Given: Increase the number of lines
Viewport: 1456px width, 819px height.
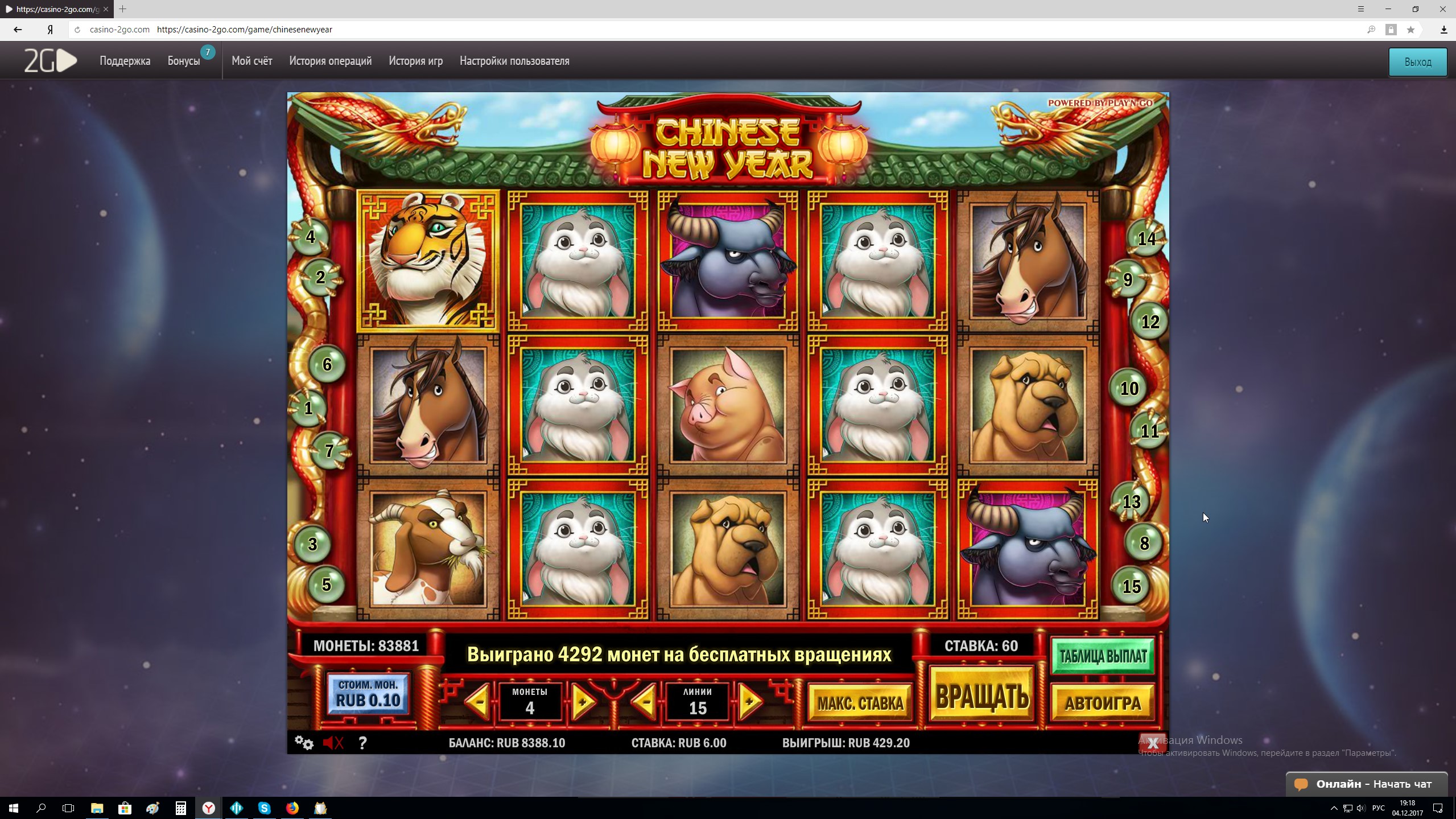Looking at the screenshot, I should pos(750,702).
